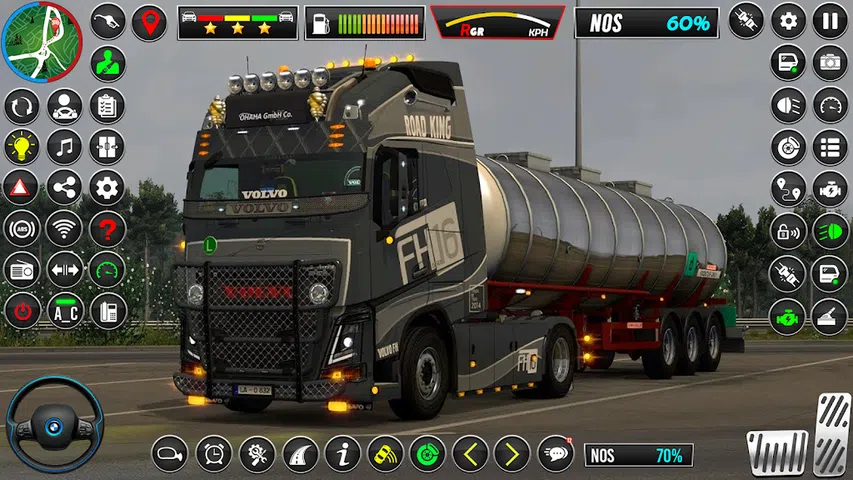Activate the red hazard triangle button

(22, 188)
